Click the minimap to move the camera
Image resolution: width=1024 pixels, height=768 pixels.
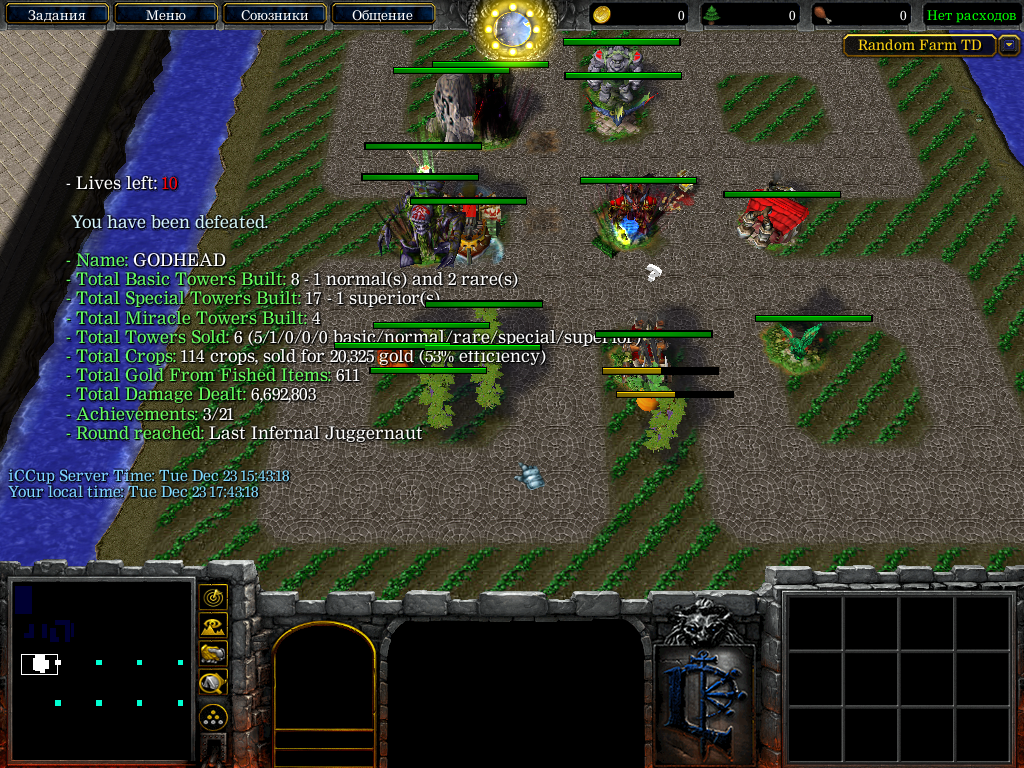(100, 670)
